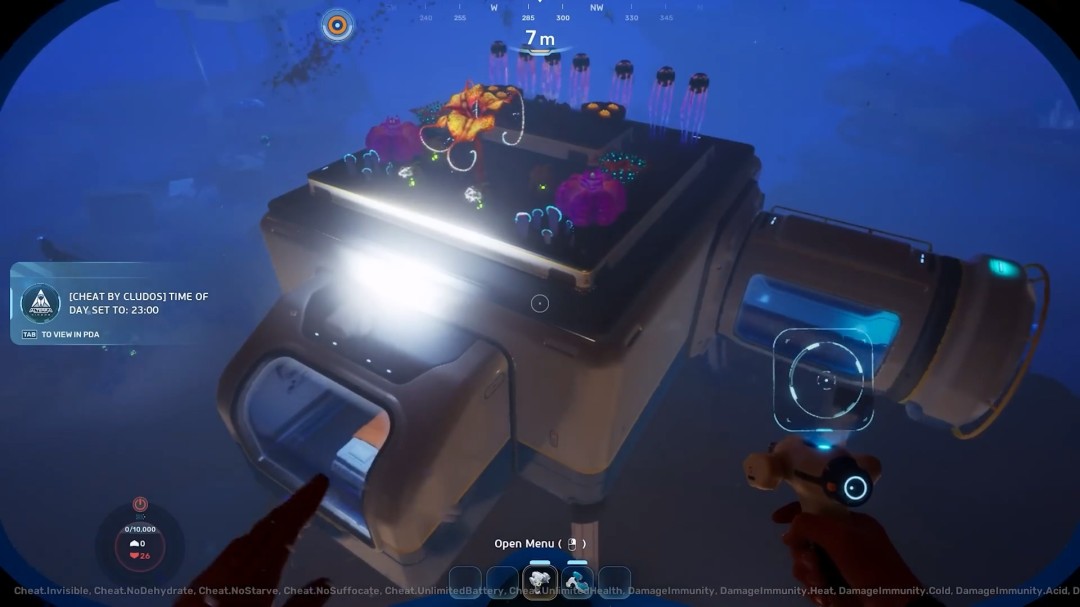Click the orange beacon marker icon
Image resolution: width=1080 pixels, height=607 pixels.
(x=337, y=25)
